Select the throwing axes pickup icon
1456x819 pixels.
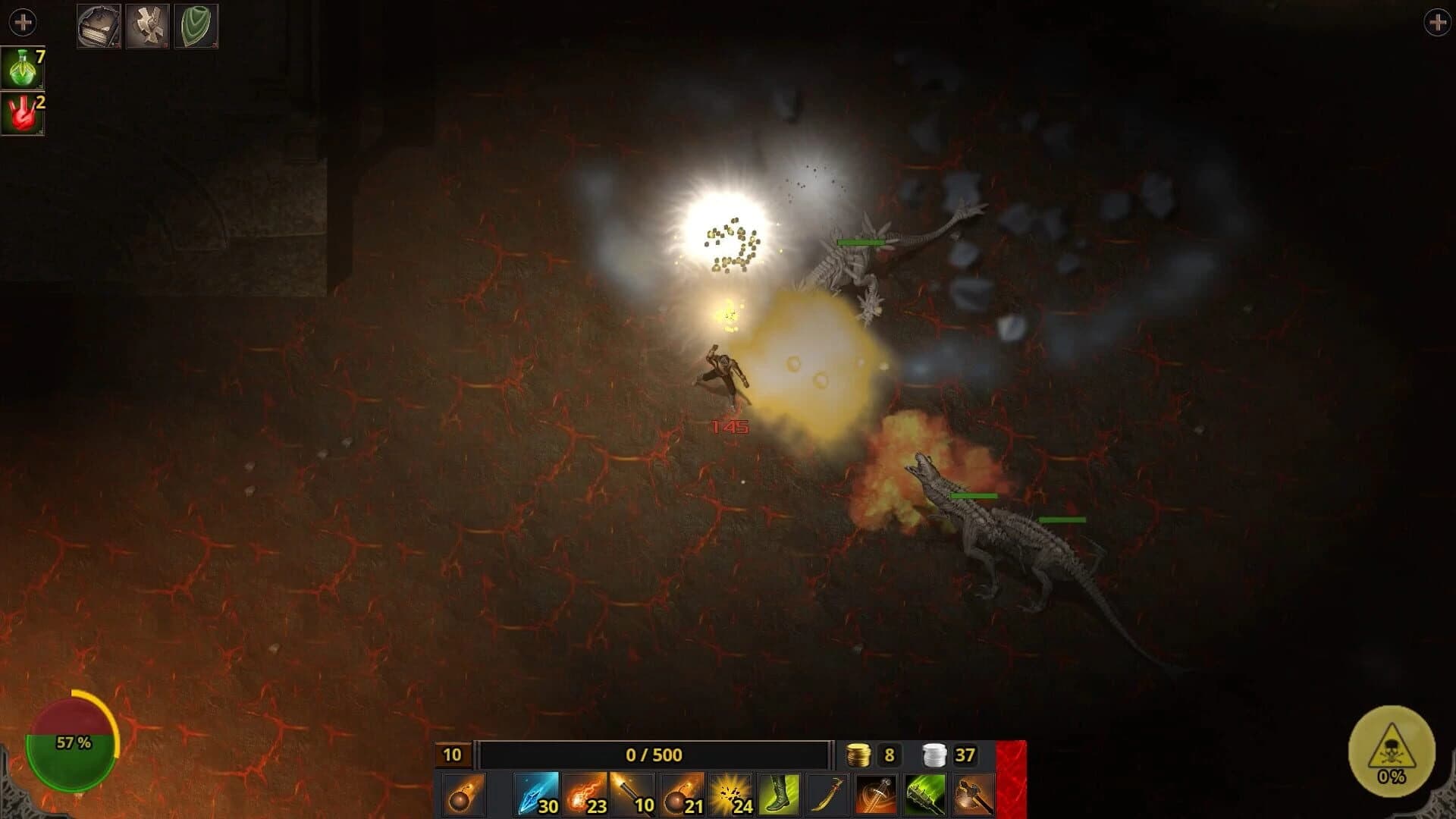(x=149, y=24)
